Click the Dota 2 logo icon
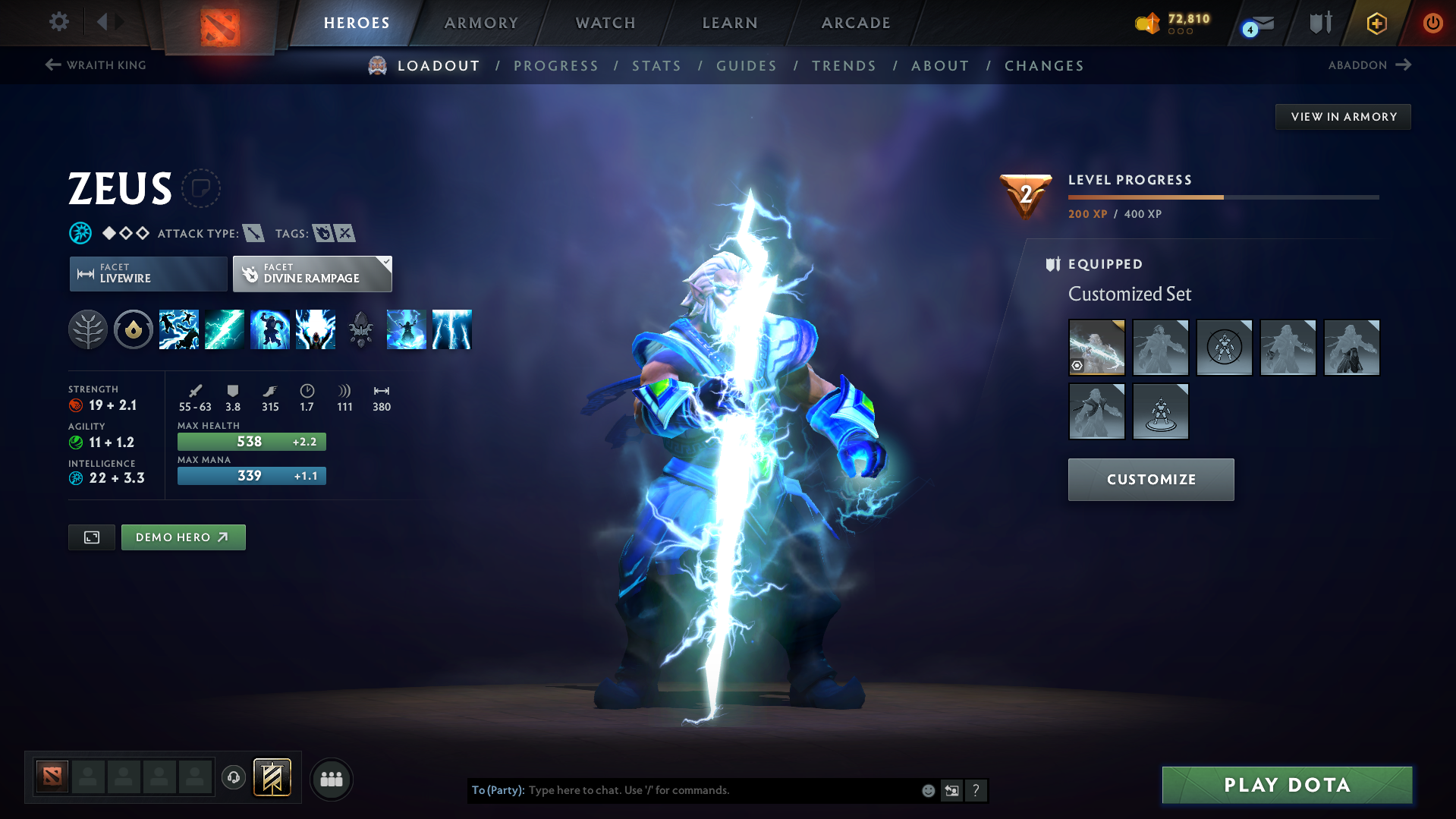This screenshot has height=819, width=1456. pos(219,23)
